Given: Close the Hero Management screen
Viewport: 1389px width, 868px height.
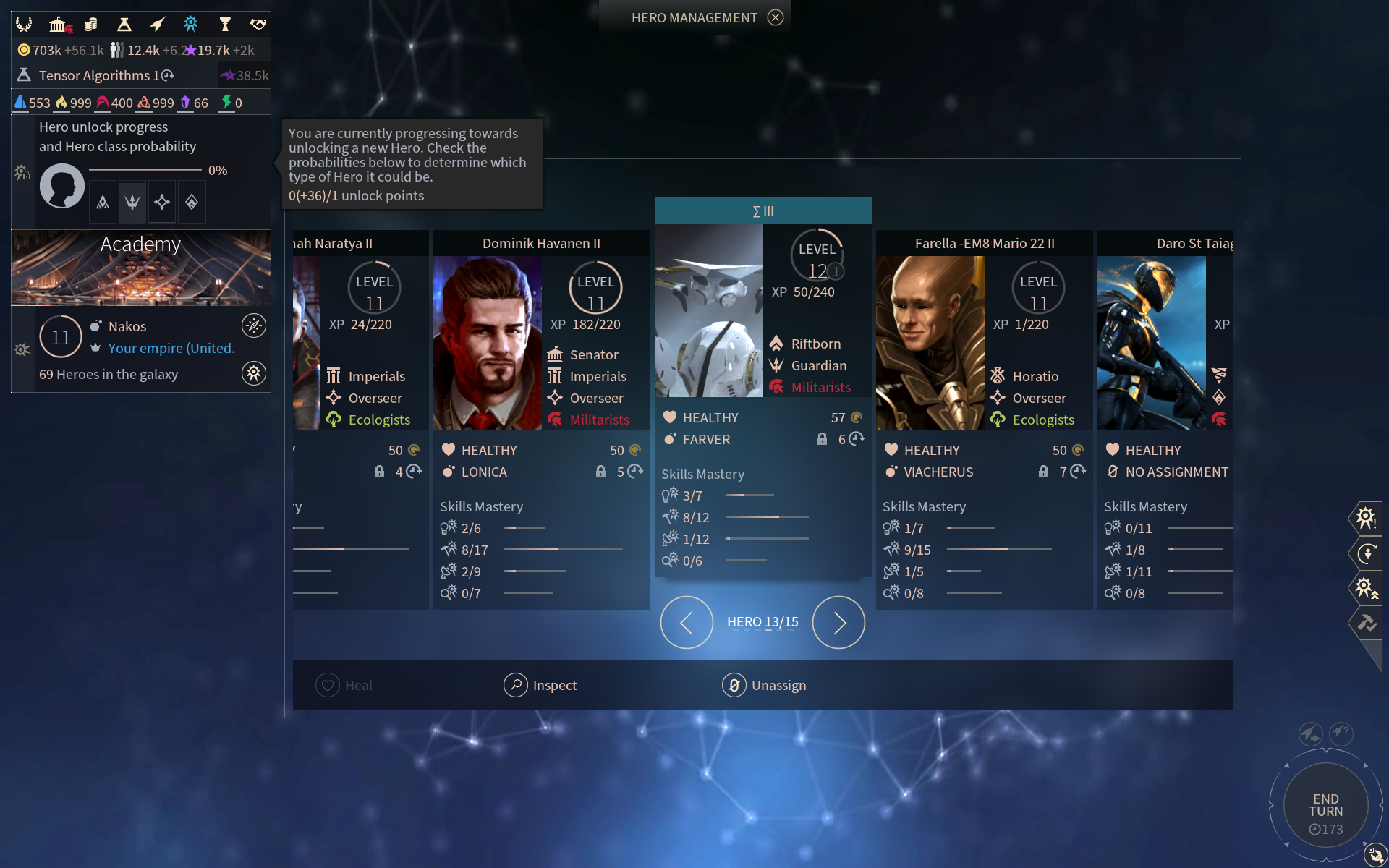Looking at the screenshot, I should [776, 17].
